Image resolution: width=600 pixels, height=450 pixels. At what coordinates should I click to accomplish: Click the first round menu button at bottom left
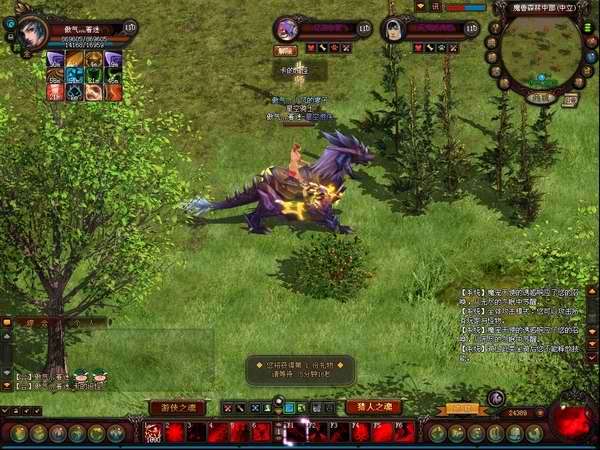pyautogui.click(x=18, y=433)
